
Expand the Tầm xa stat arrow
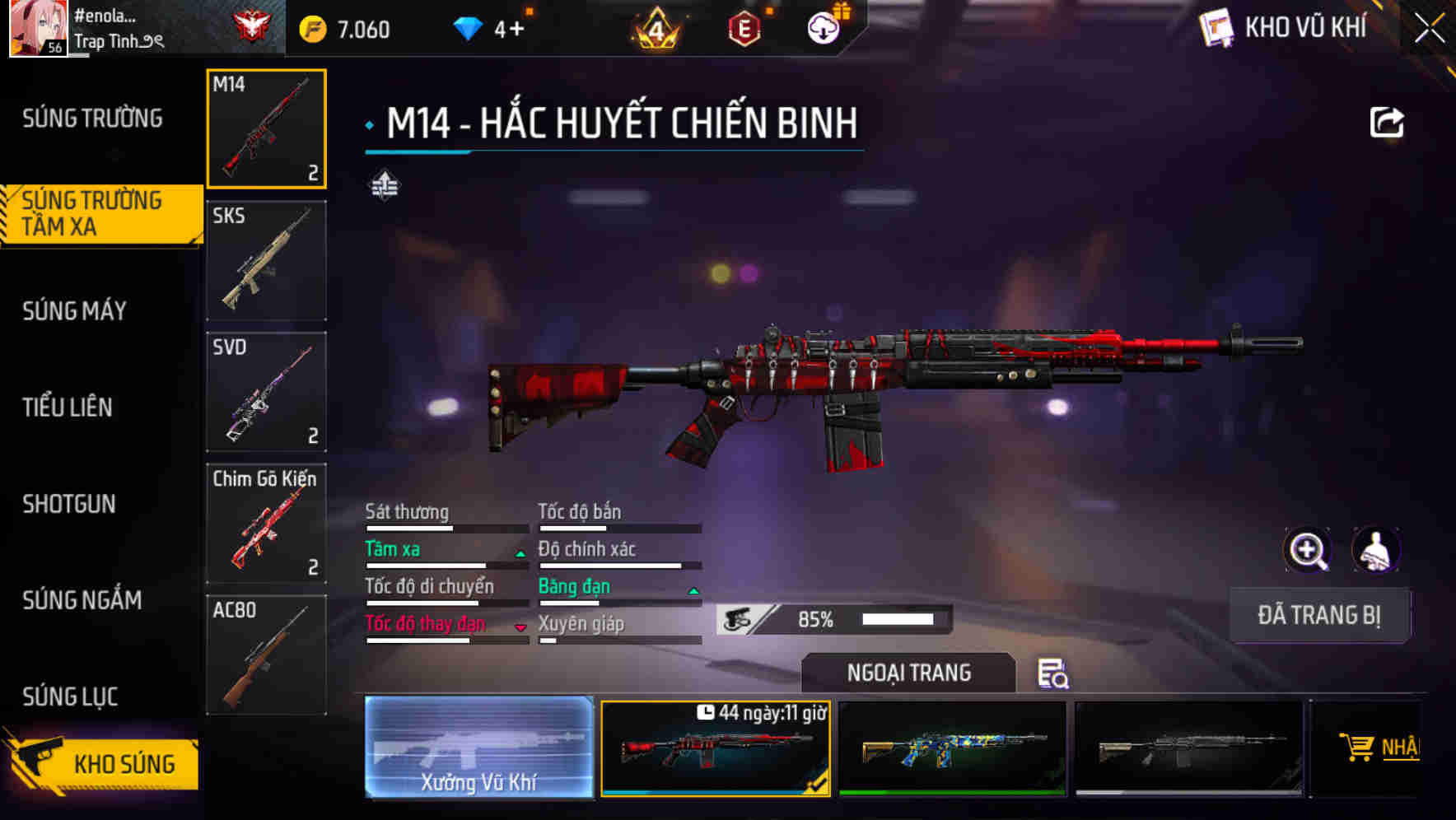tap(520, 554)
